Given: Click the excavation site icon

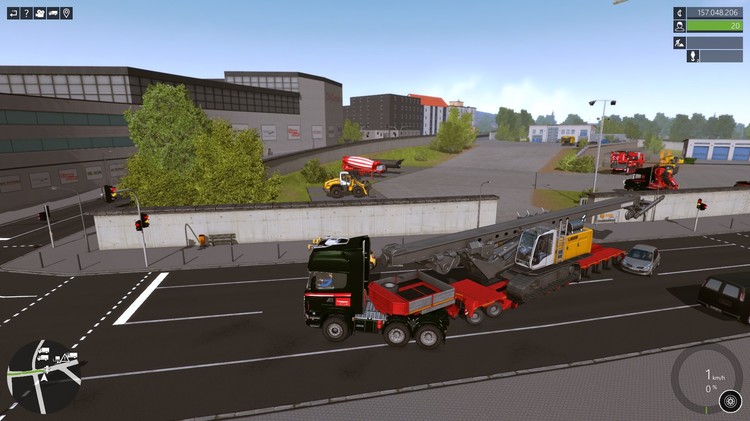Looking at the screenshot, I should [x=679, y=42].
